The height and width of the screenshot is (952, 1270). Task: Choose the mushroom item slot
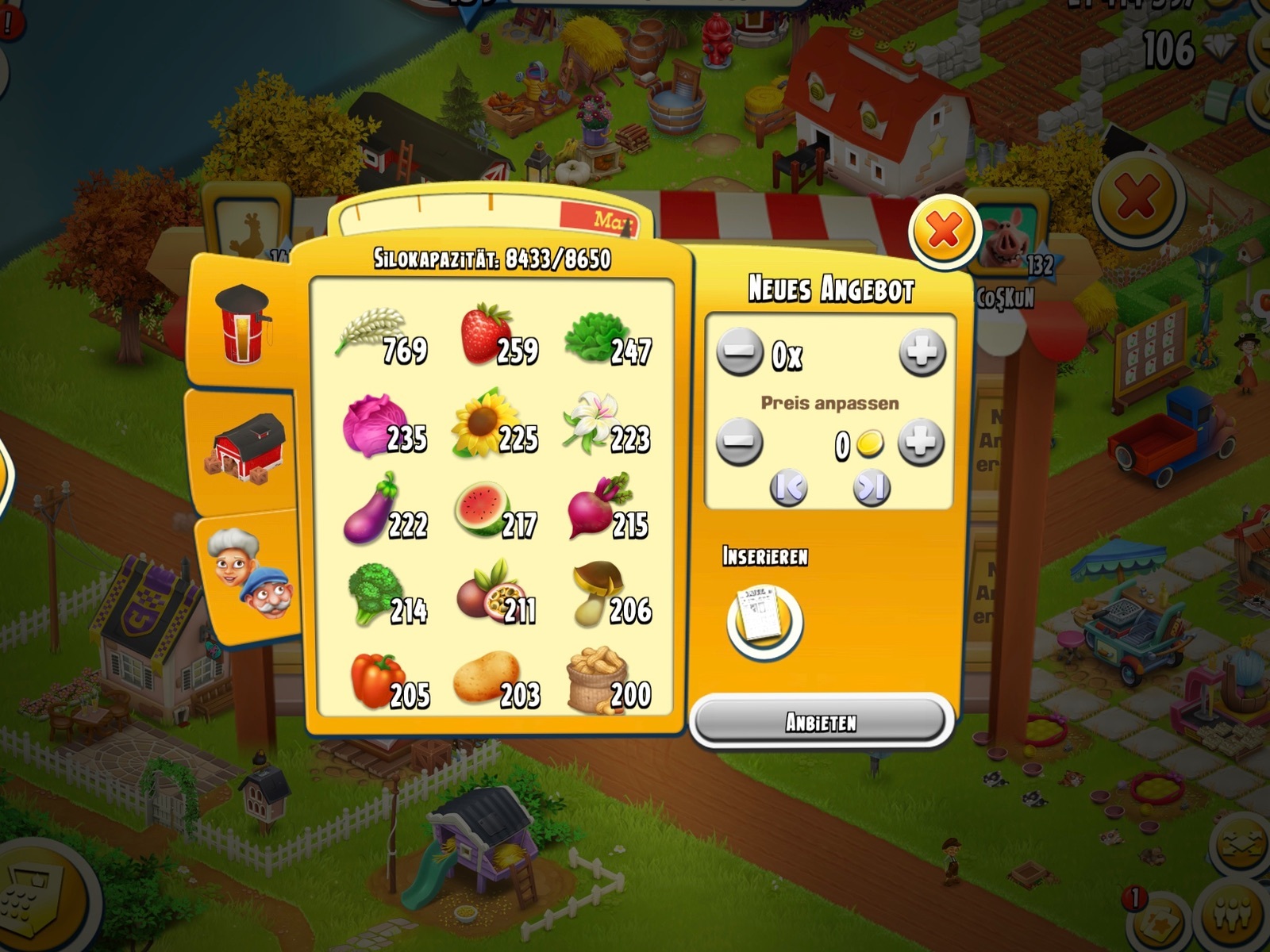click(607, 597)
